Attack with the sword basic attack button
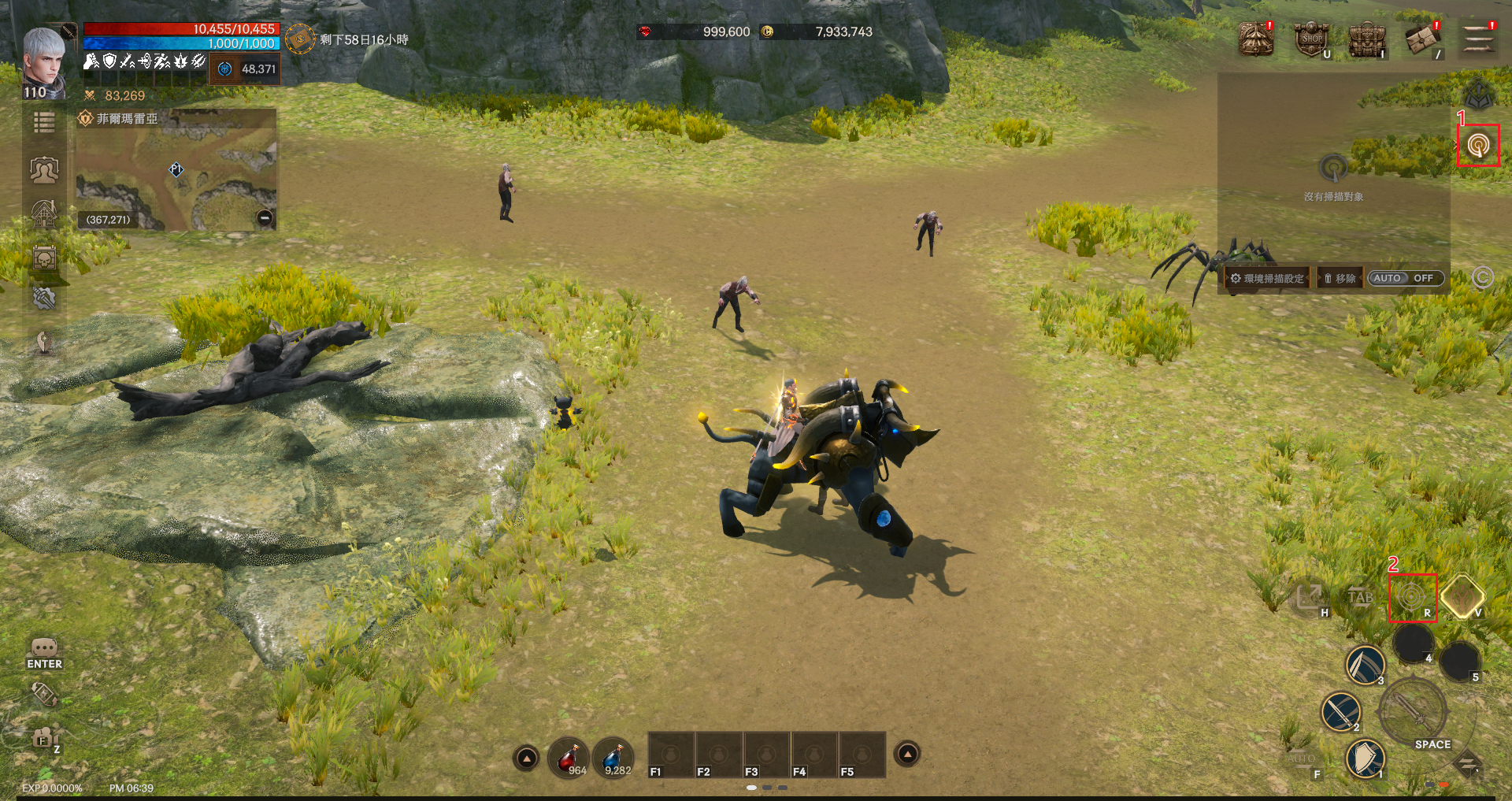Viewport: 1512px width, 801px height. click(1414, 711)
